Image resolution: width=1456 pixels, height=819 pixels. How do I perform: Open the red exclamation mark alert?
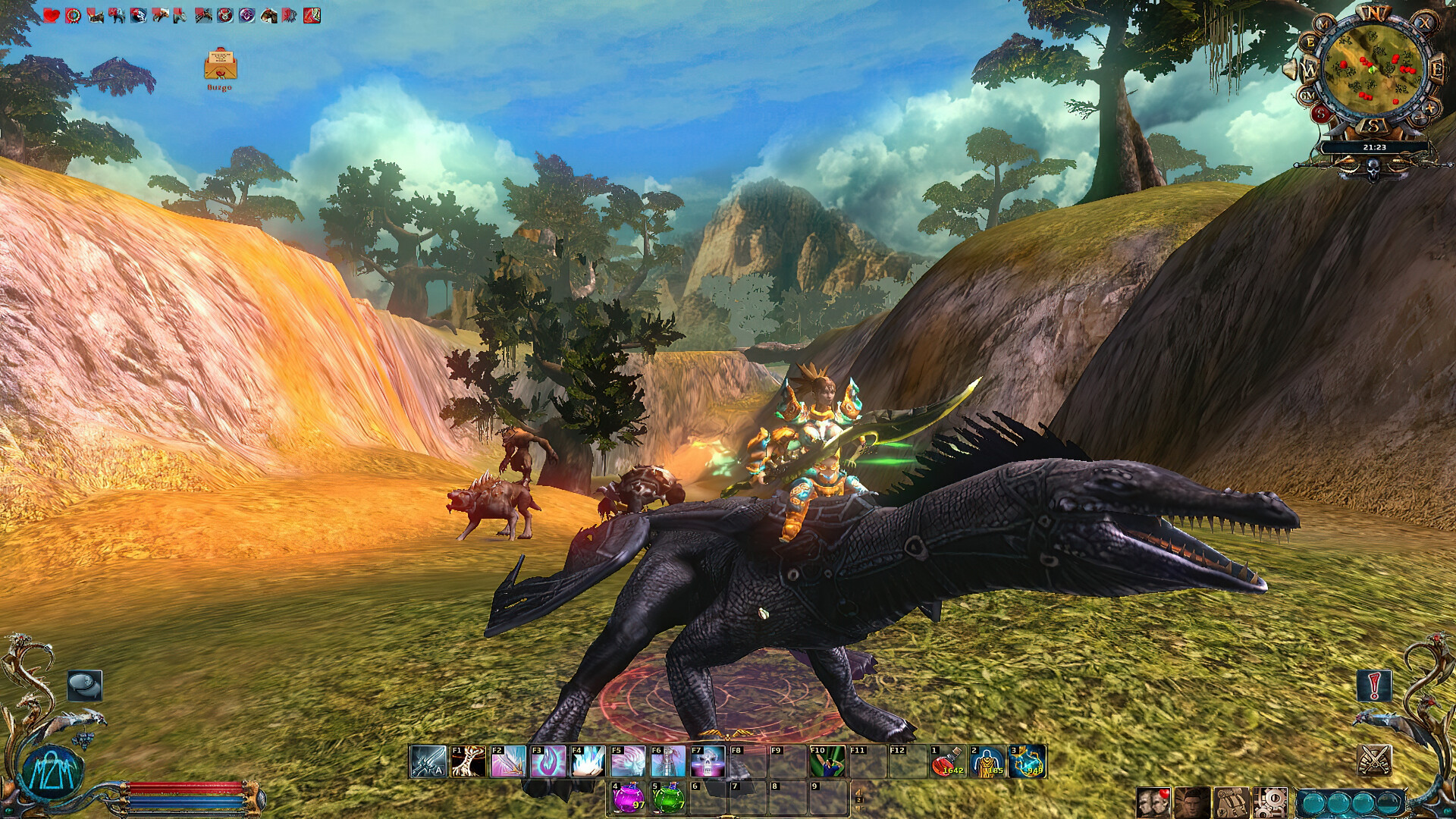point(1373,686)
